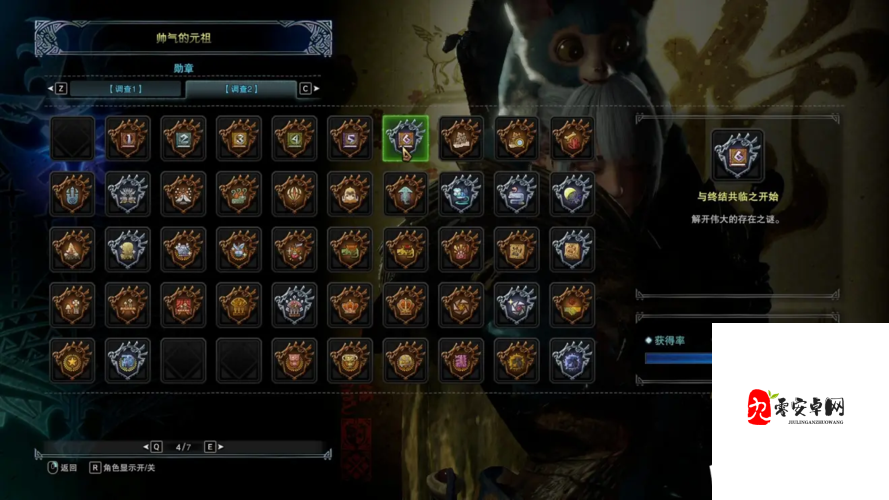Viewport: 889px width, 500px height.
Task: Click the bronze medal numbered 5
Action: 350,138
